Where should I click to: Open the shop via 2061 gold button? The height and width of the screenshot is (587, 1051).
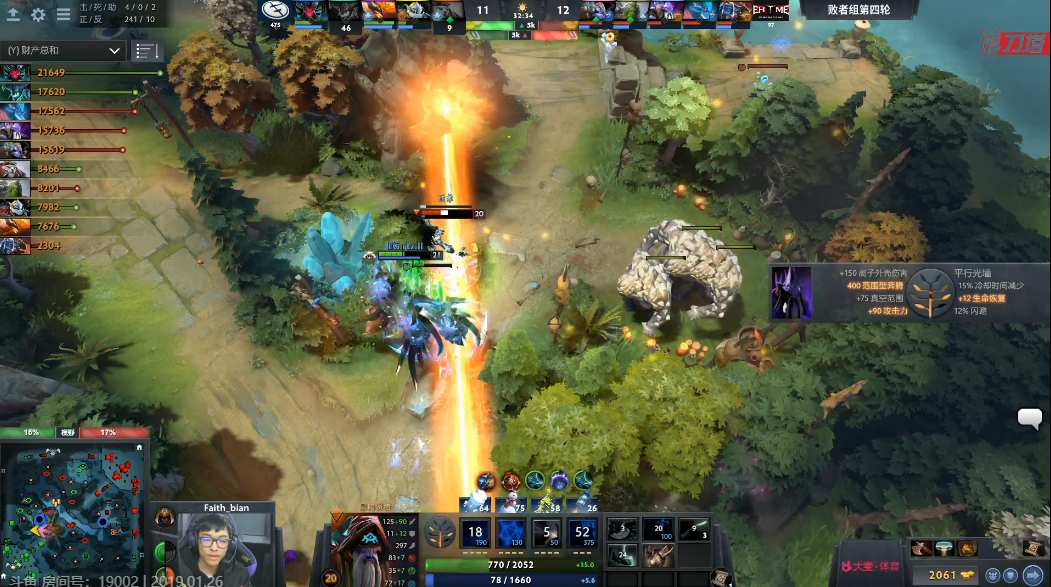click(x=950, y=575)
